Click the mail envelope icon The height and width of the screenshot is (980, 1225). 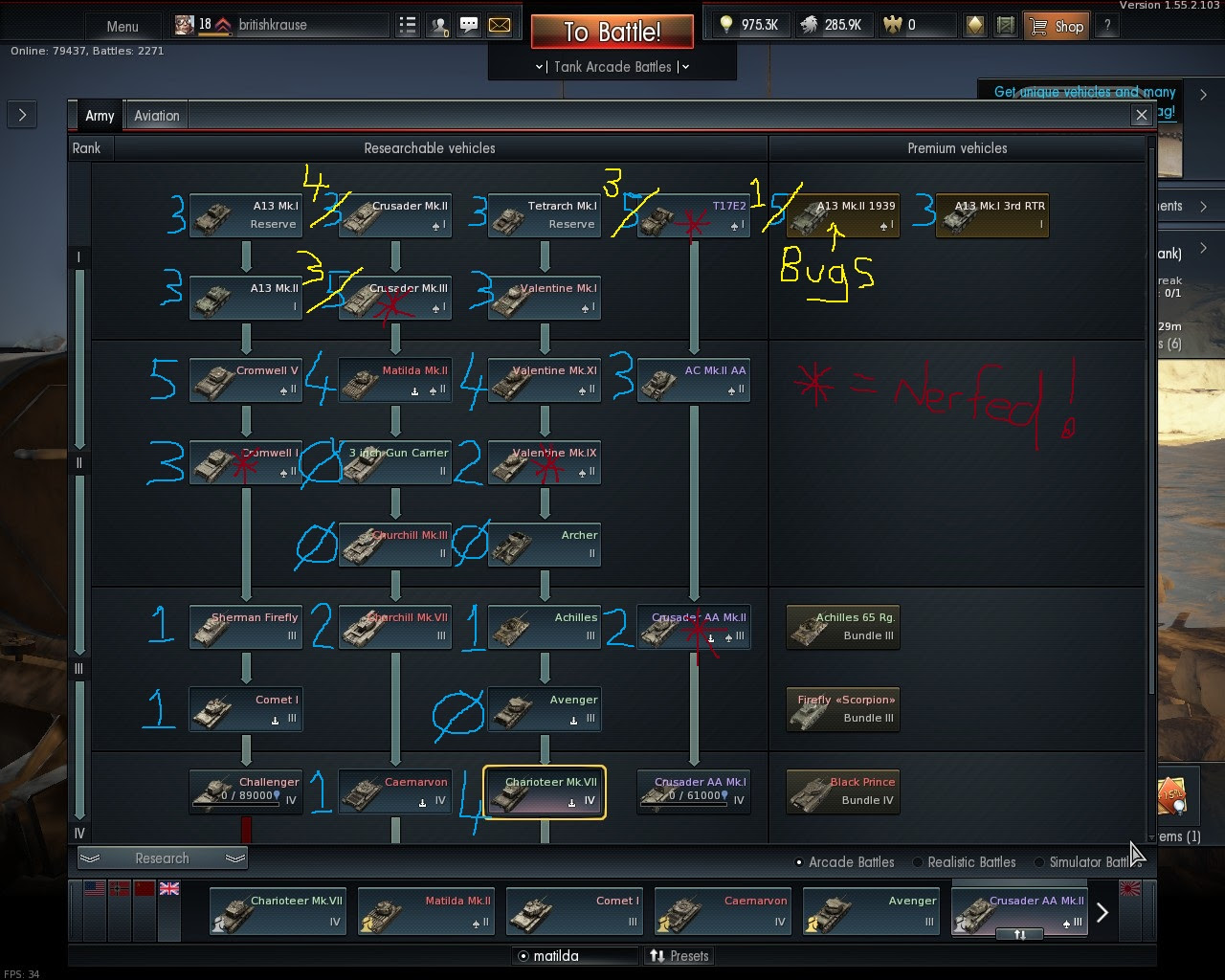tap(499, 25)
